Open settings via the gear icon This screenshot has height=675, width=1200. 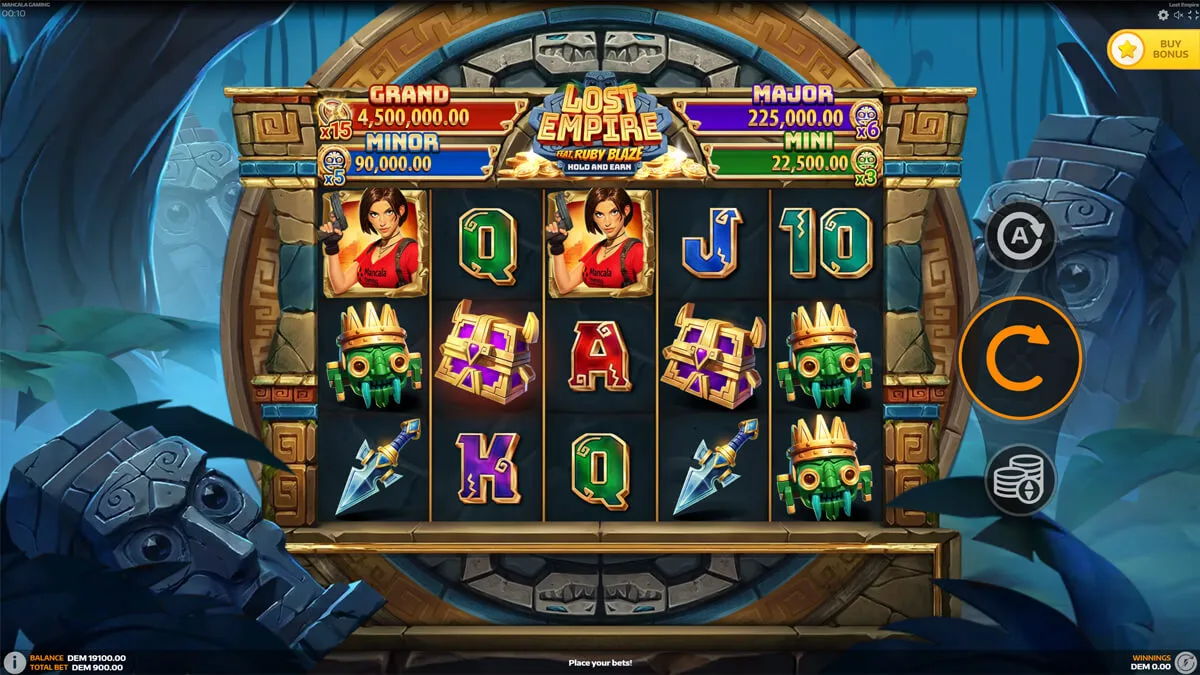[1163, 15]
